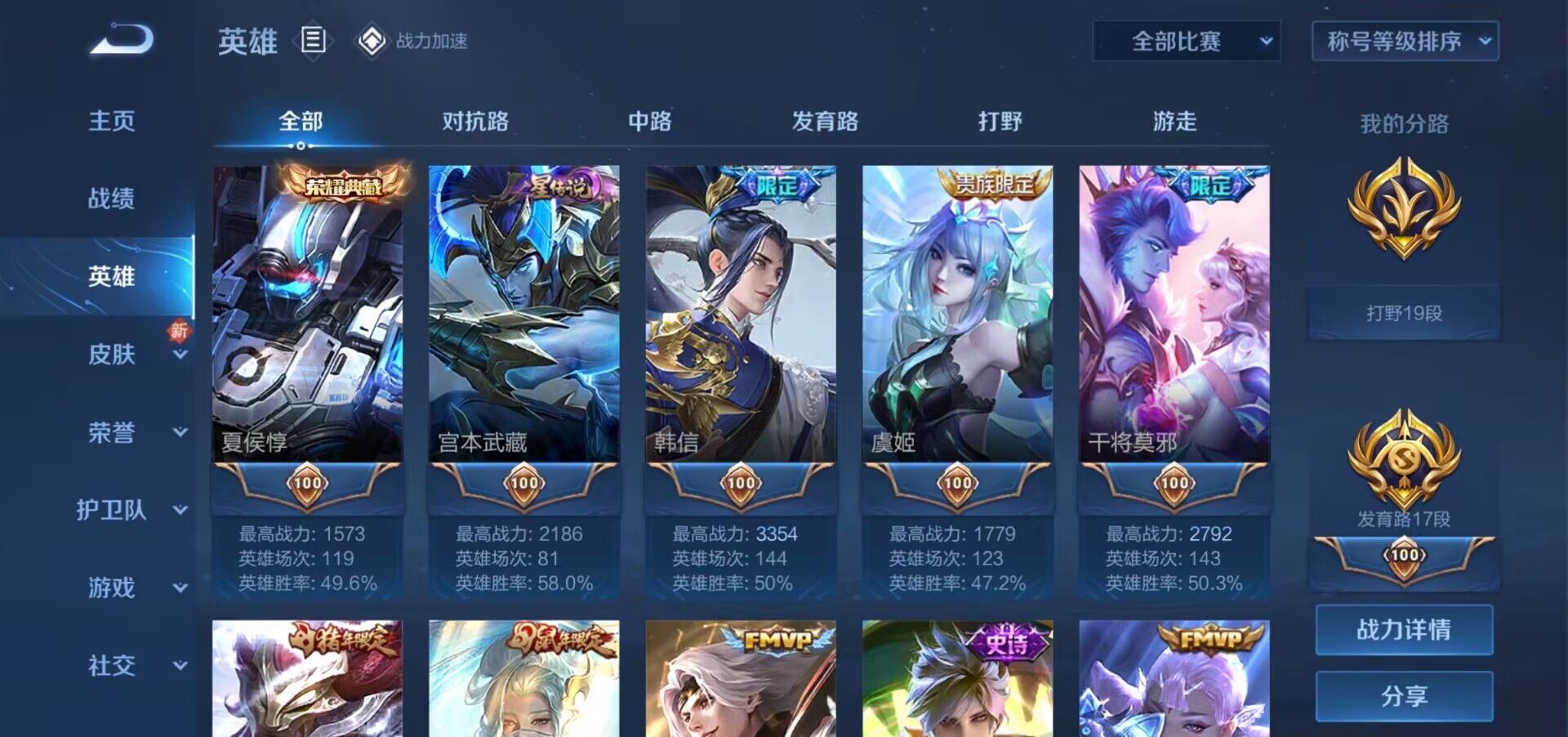Switch to the 游走 lane tab
This screenshot has height=737, width=1568.
click(x=1174, y=121)
